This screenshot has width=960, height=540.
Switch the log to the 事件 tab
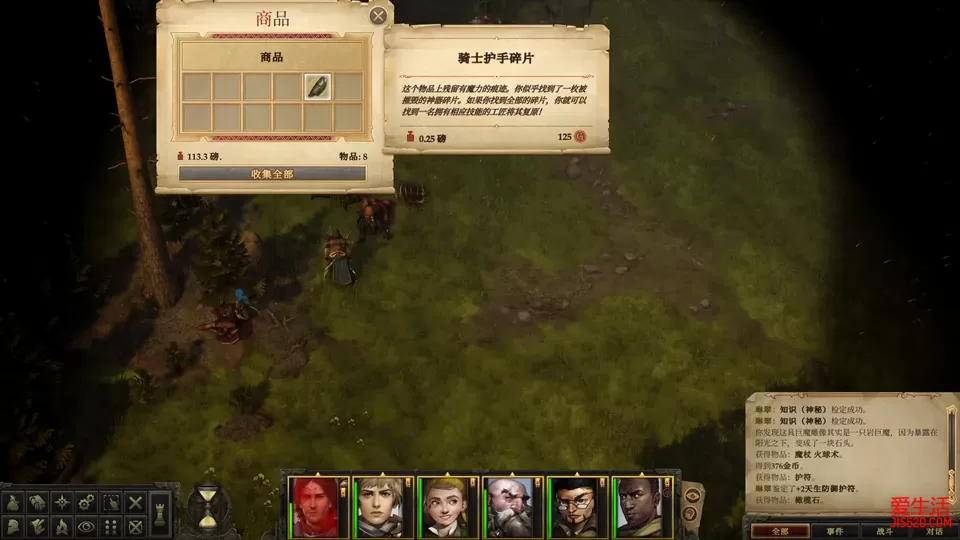(x=835, y=531)
